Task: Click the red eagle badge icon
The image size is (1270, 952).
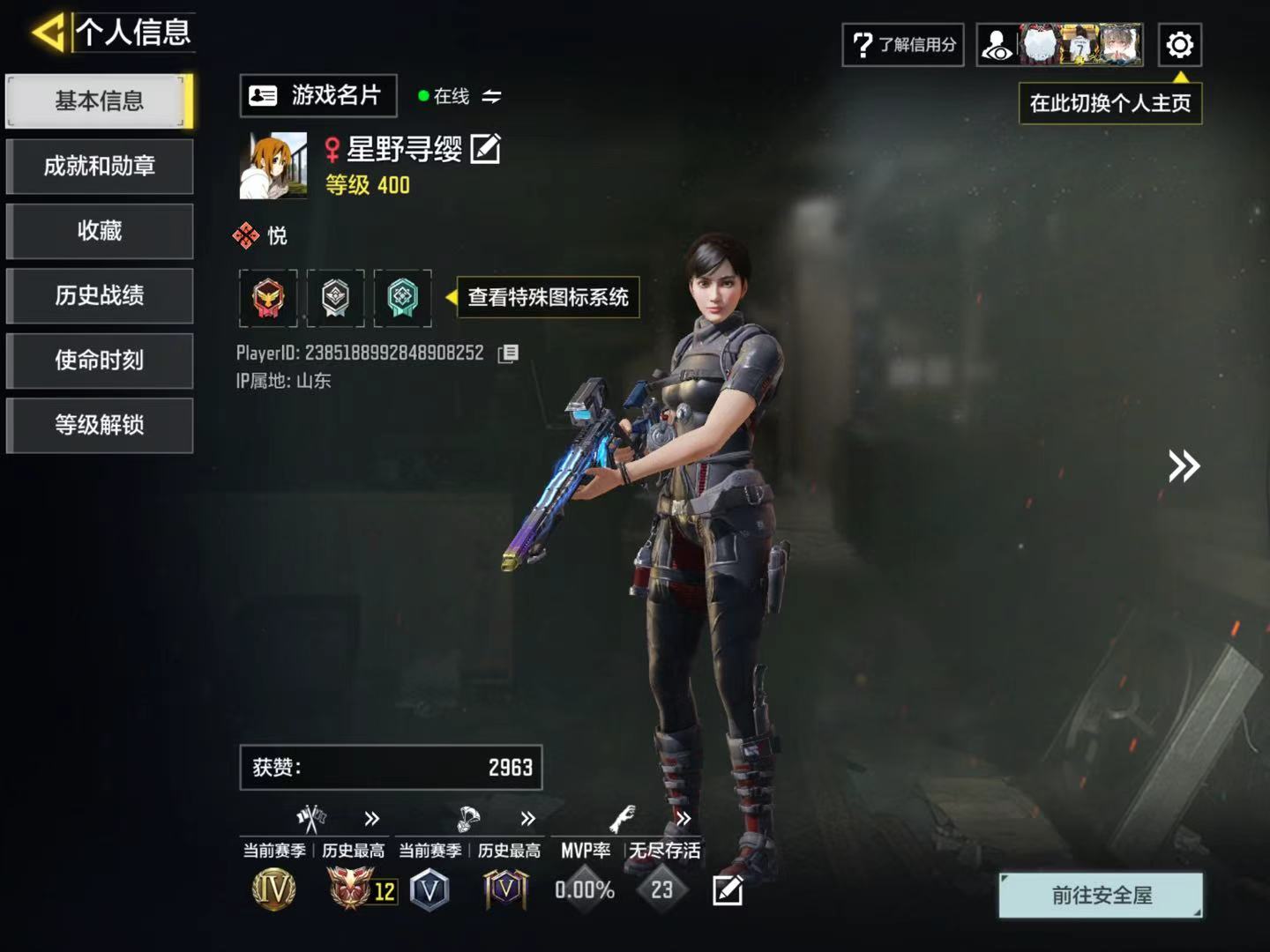Action: 268,298
